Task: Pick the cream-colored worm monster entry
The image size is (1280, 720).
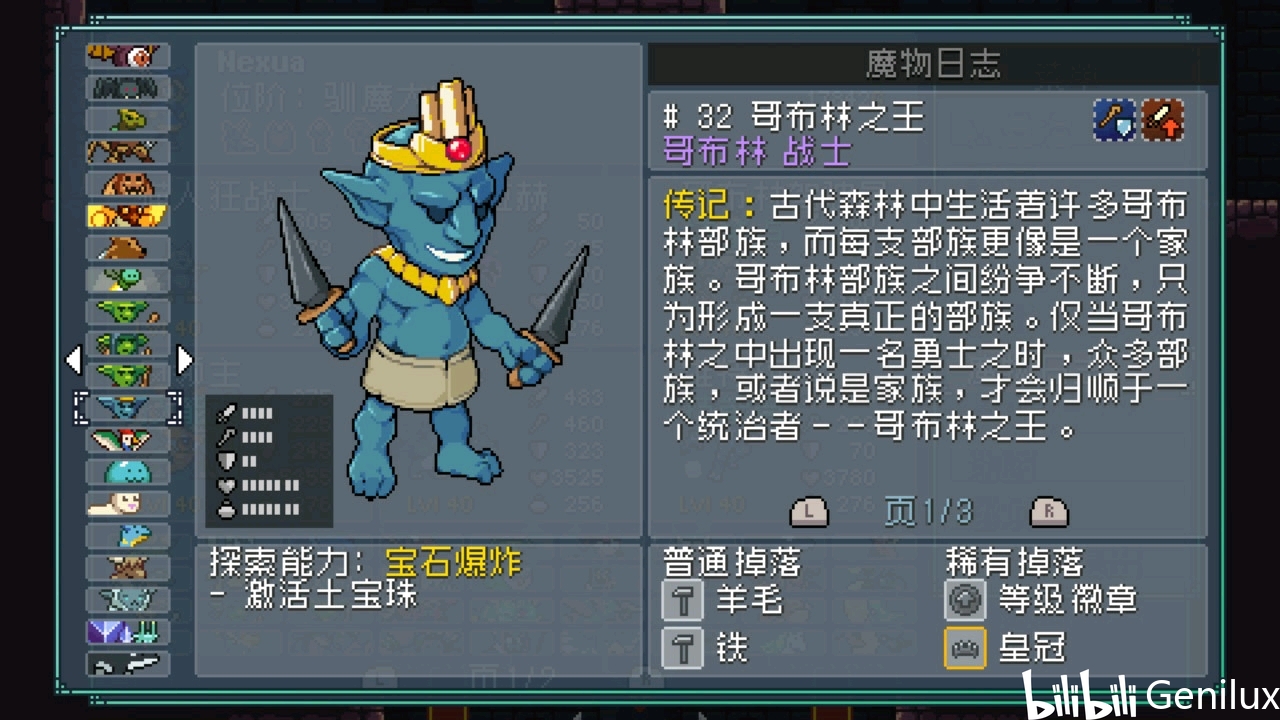Action: point(128,504)
